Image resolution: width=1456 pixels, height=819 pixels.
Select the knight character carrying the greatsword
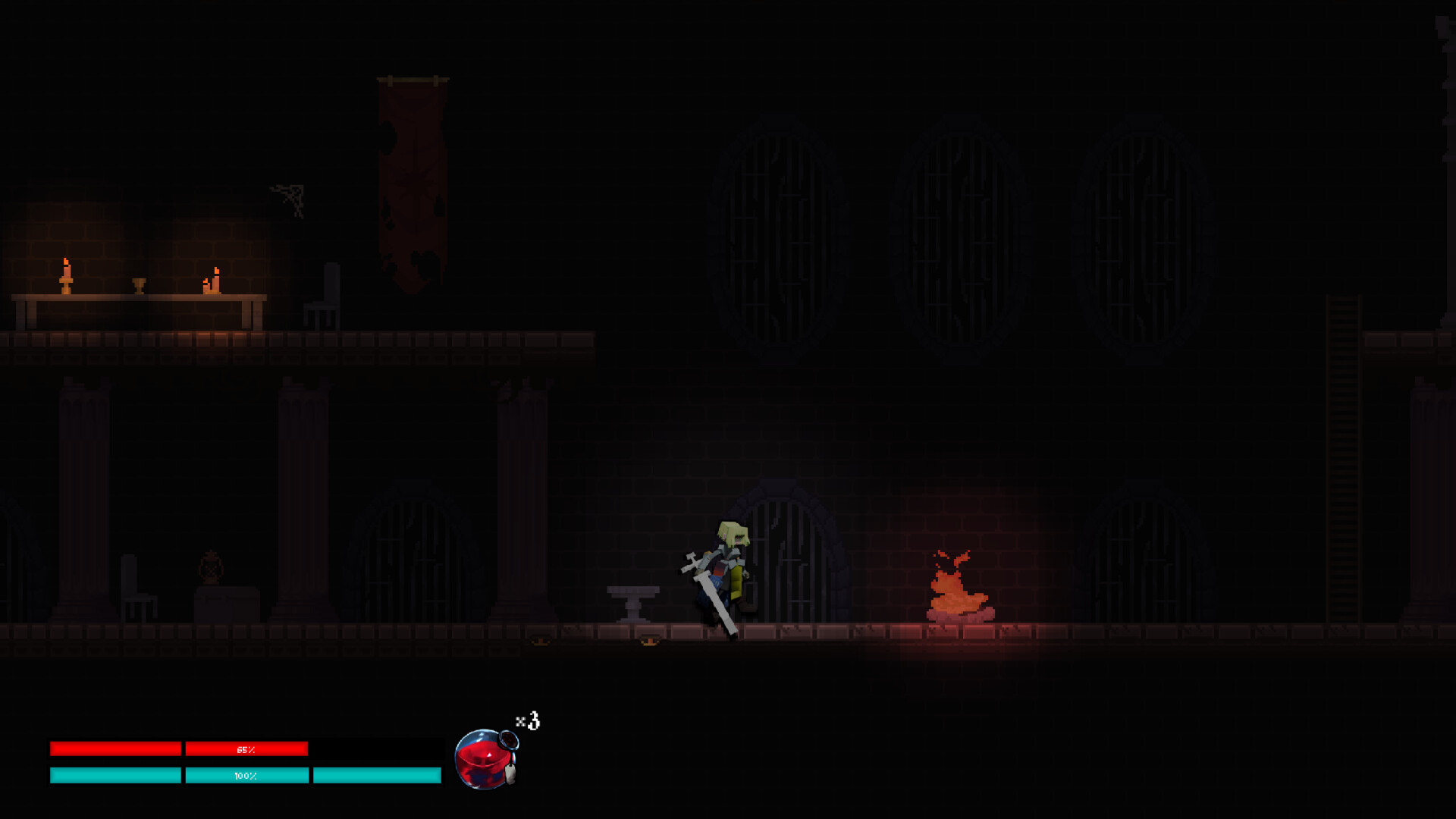click(x=724, y=569)
